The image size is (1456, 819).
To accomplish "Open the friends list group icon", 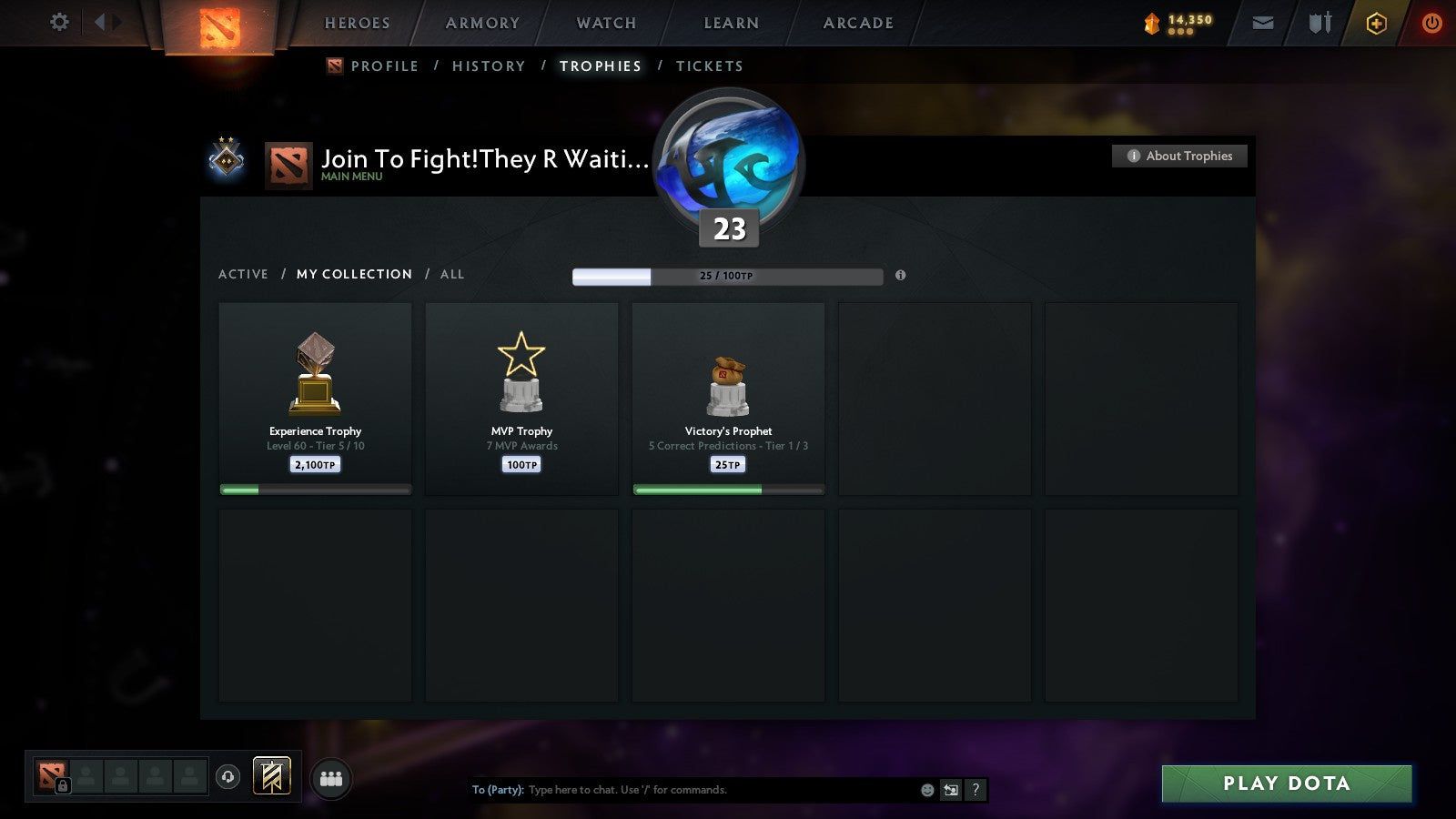I will [x=331, y=776].
